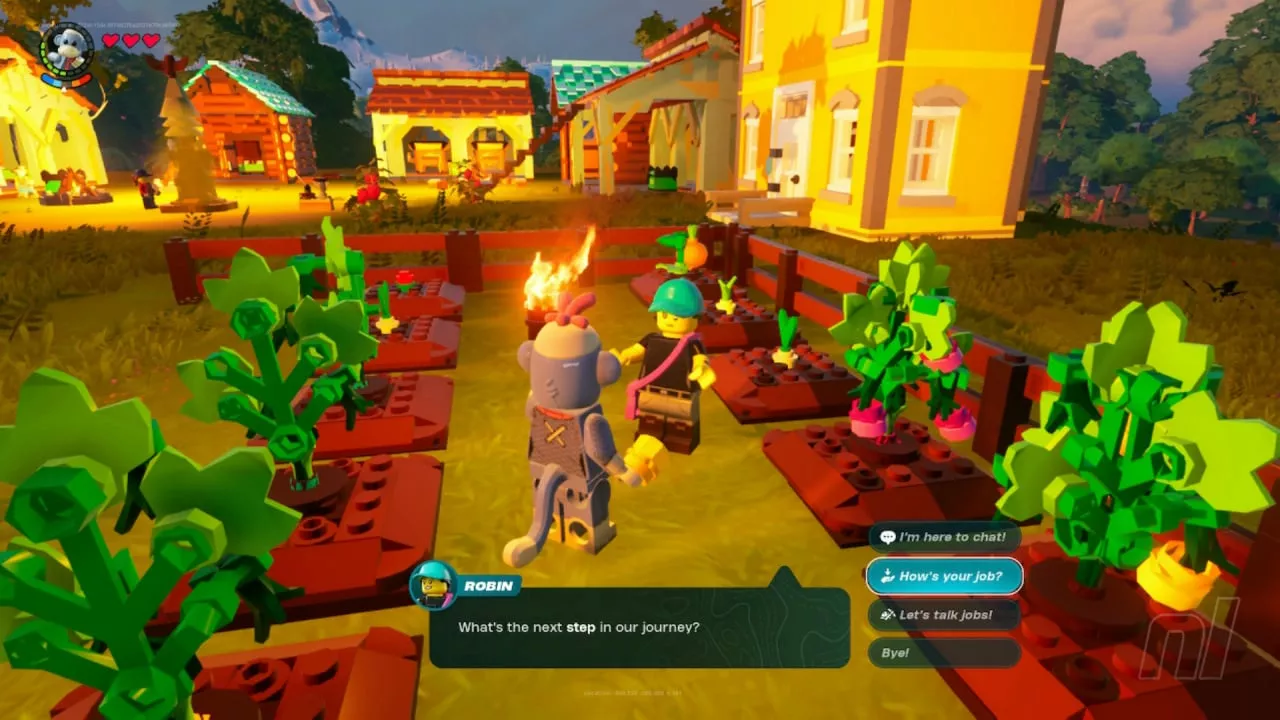This screenshot has height=720, width=1280.
Task: Pick the "Let's talk jobs!" reply
Action: tap(944, 615)
